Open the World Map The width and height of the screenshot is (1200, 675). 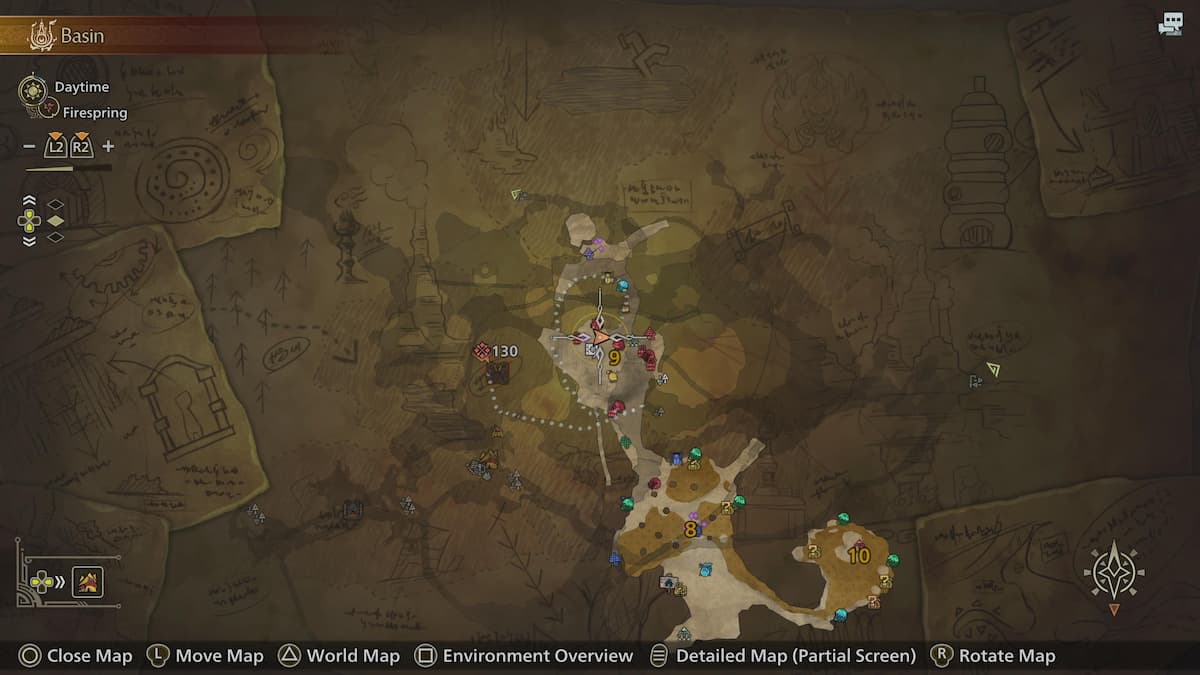(x=339, y=656)
